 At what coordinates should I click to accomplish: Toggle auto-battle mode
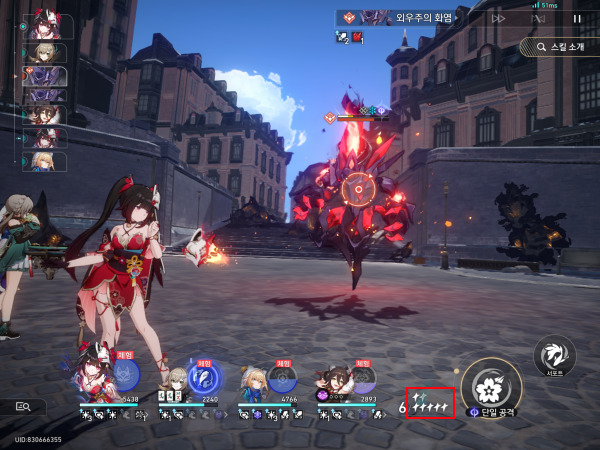point(538,18)
